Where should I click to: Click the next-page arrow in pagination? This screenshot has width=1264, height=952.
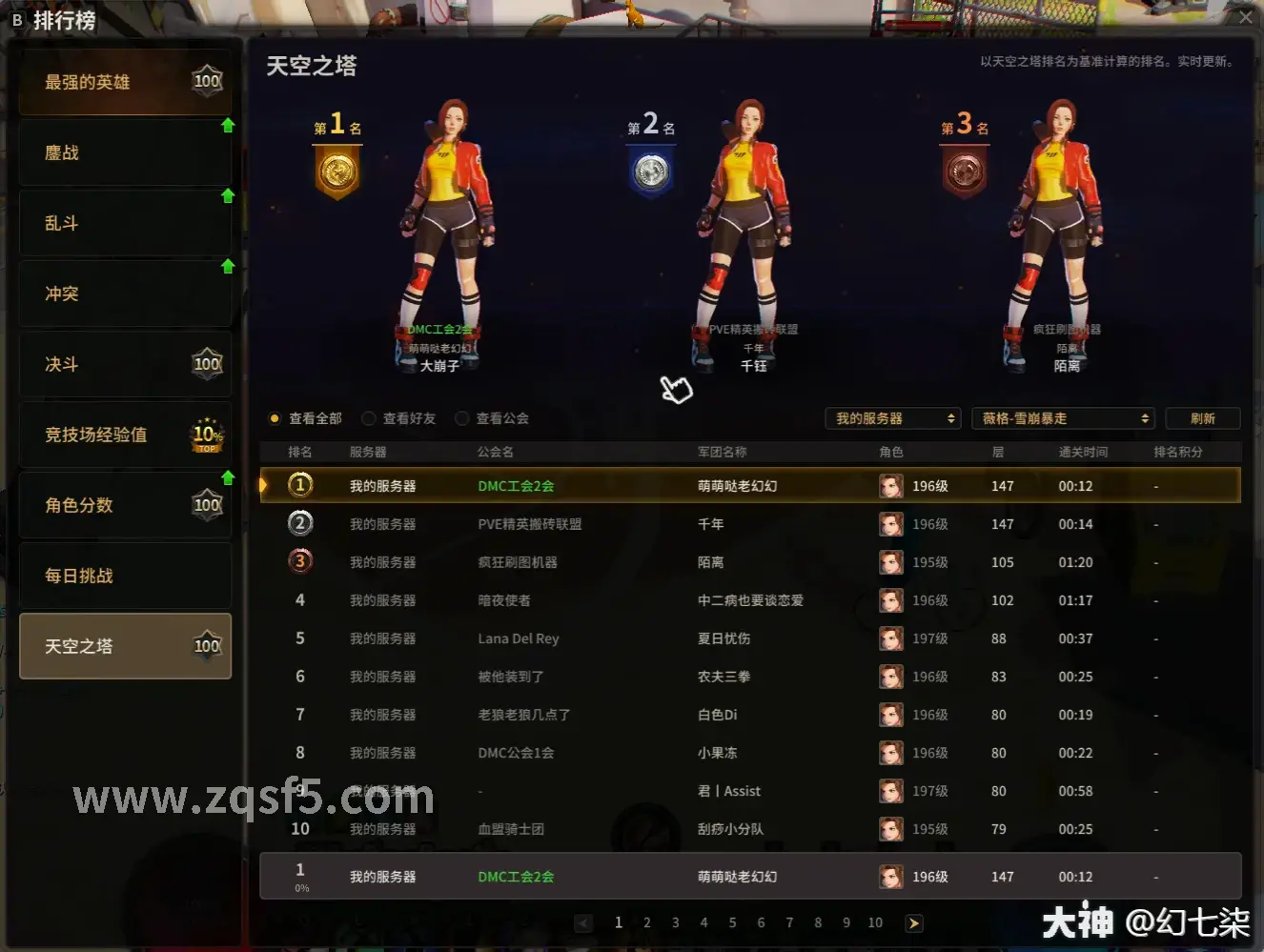[914, 922]
